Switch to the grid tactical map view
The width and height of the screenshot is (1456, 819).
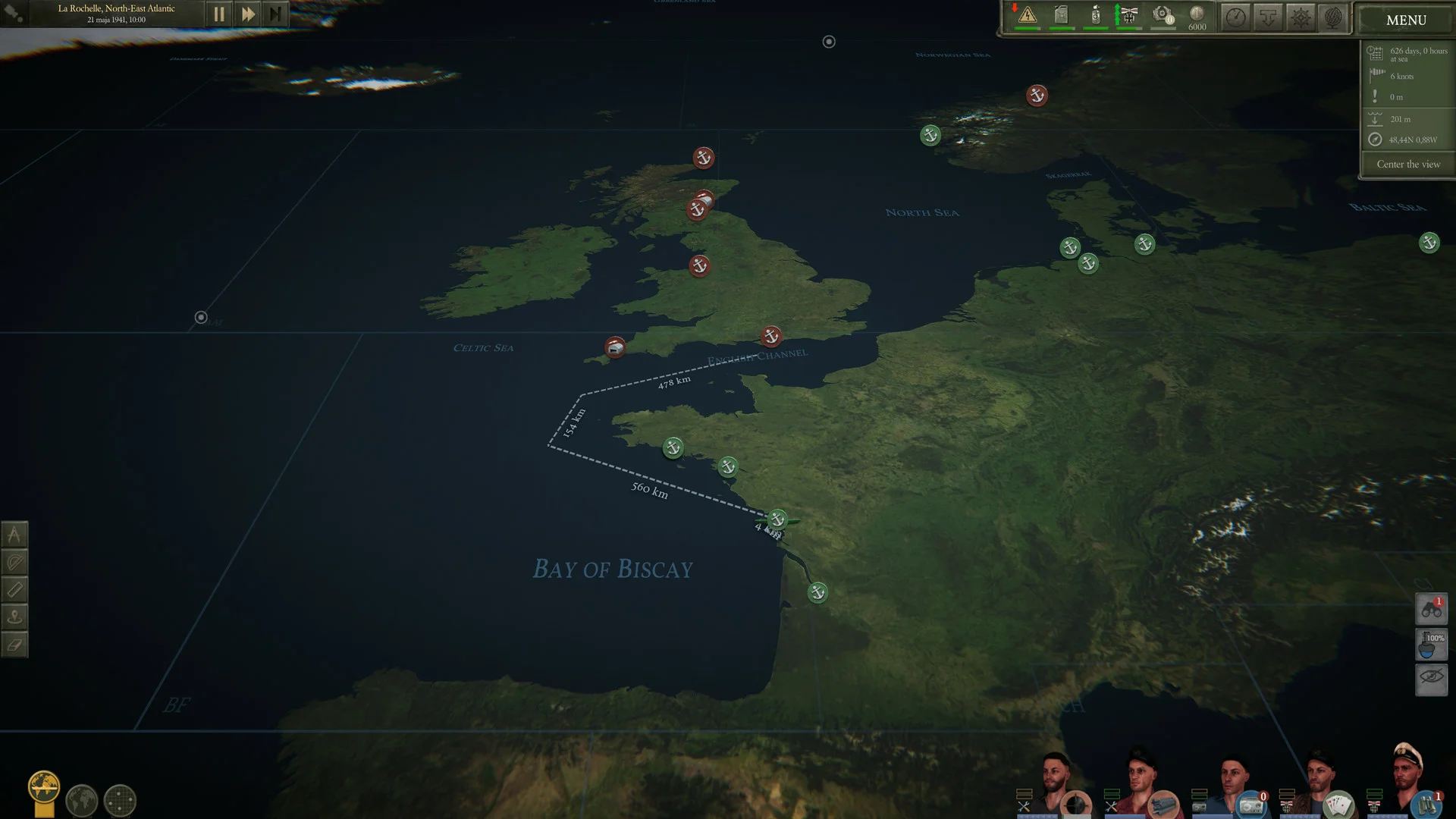point(120,800)
